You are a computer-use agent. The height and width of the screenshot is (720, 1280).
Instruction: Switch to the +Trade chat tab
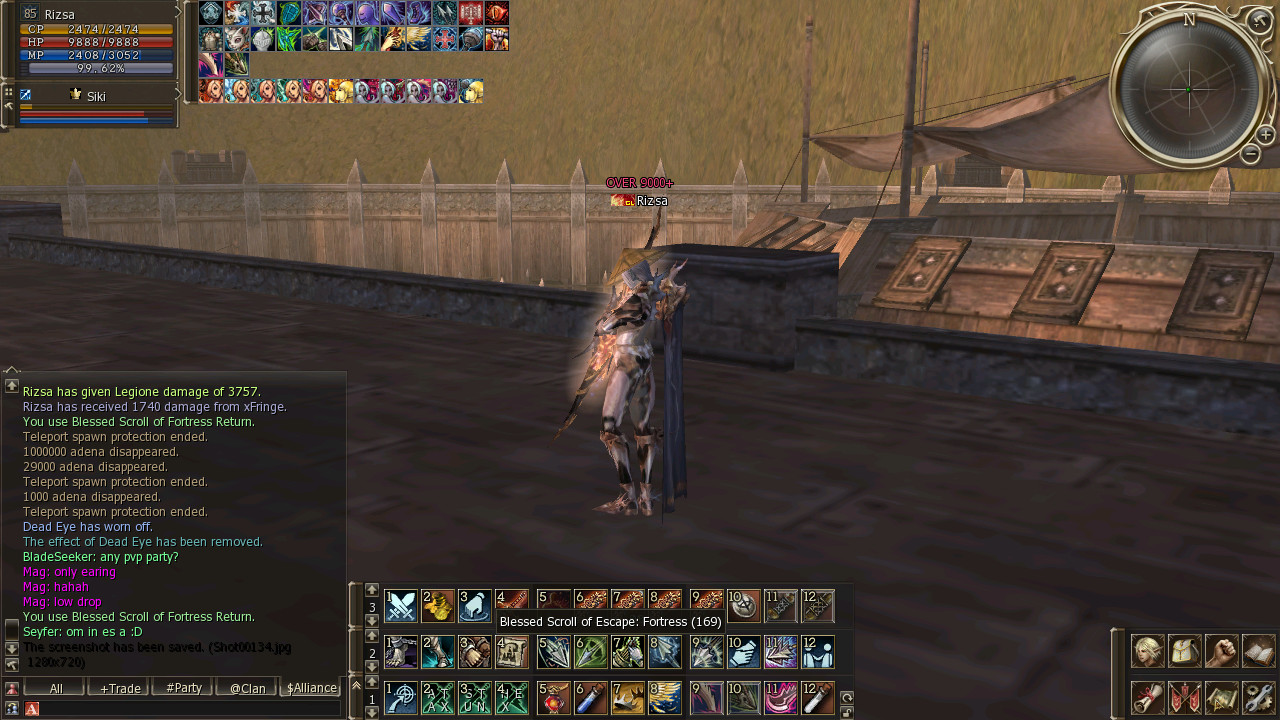click(x=119, y=688)
